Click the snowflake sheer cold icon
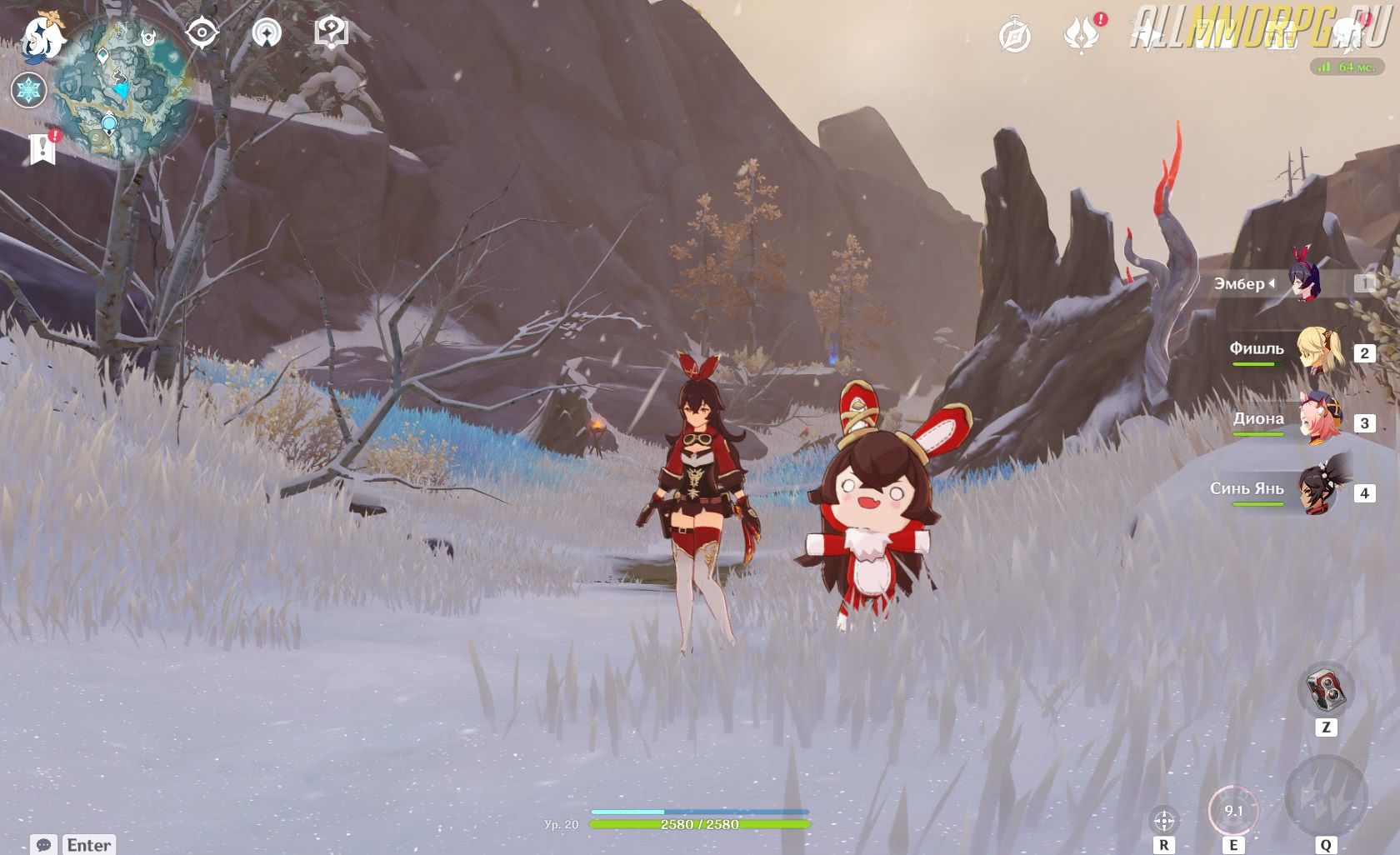This screenshot has height=855, width=1400. point(29,90)
